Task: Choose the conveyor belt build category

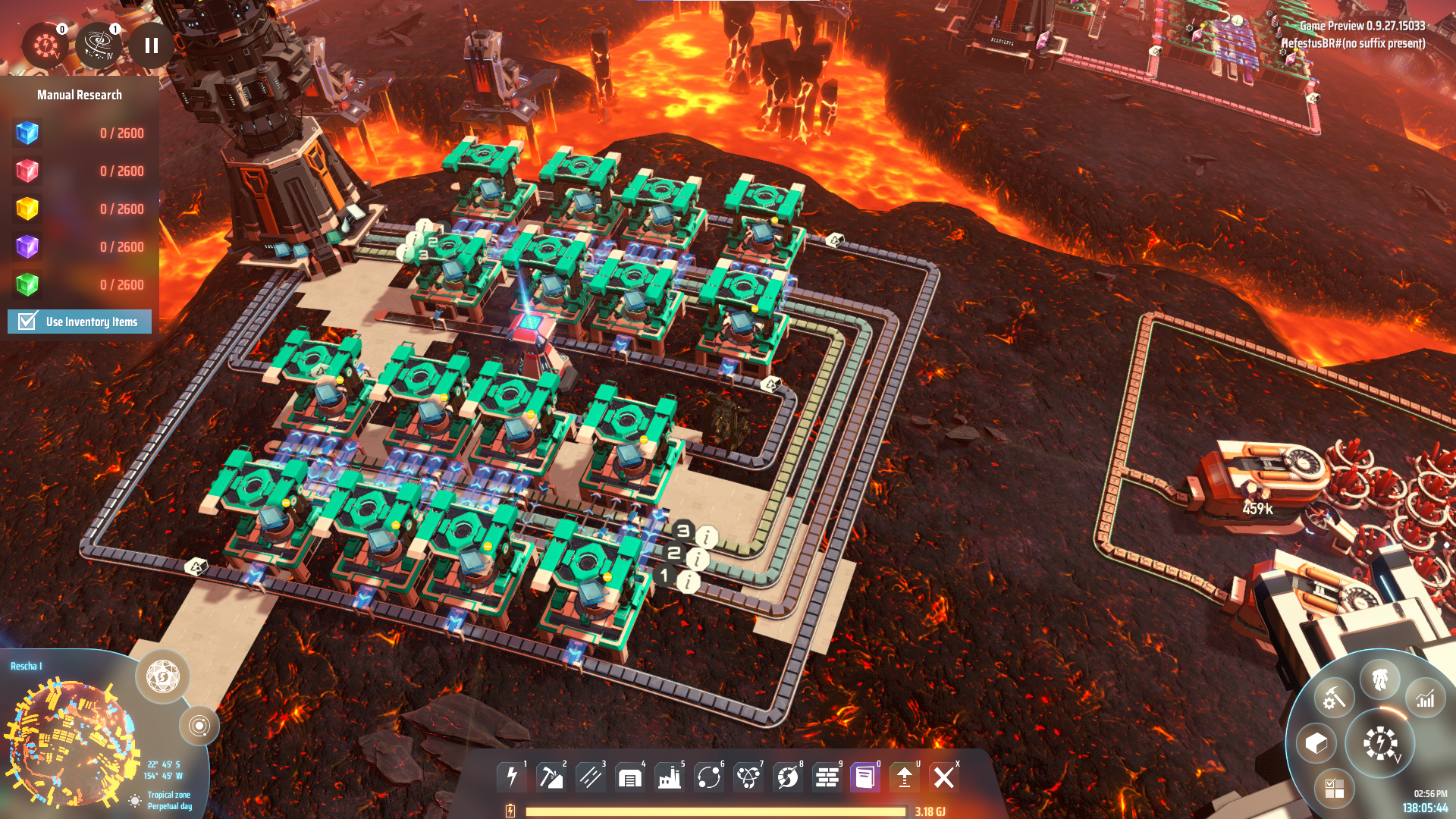Action: point(591,777)
